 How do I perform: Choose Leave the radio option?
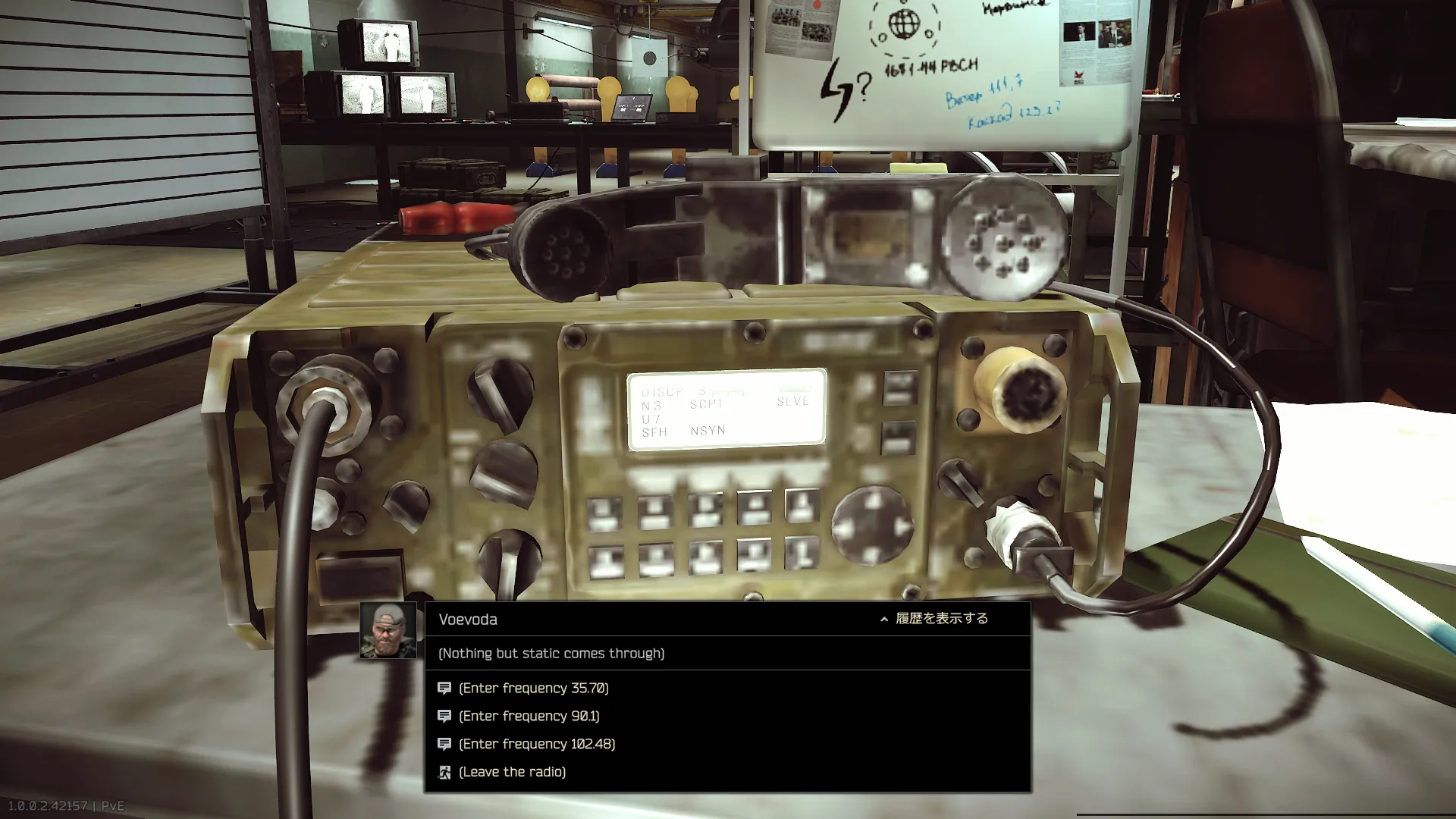(512, 772)
